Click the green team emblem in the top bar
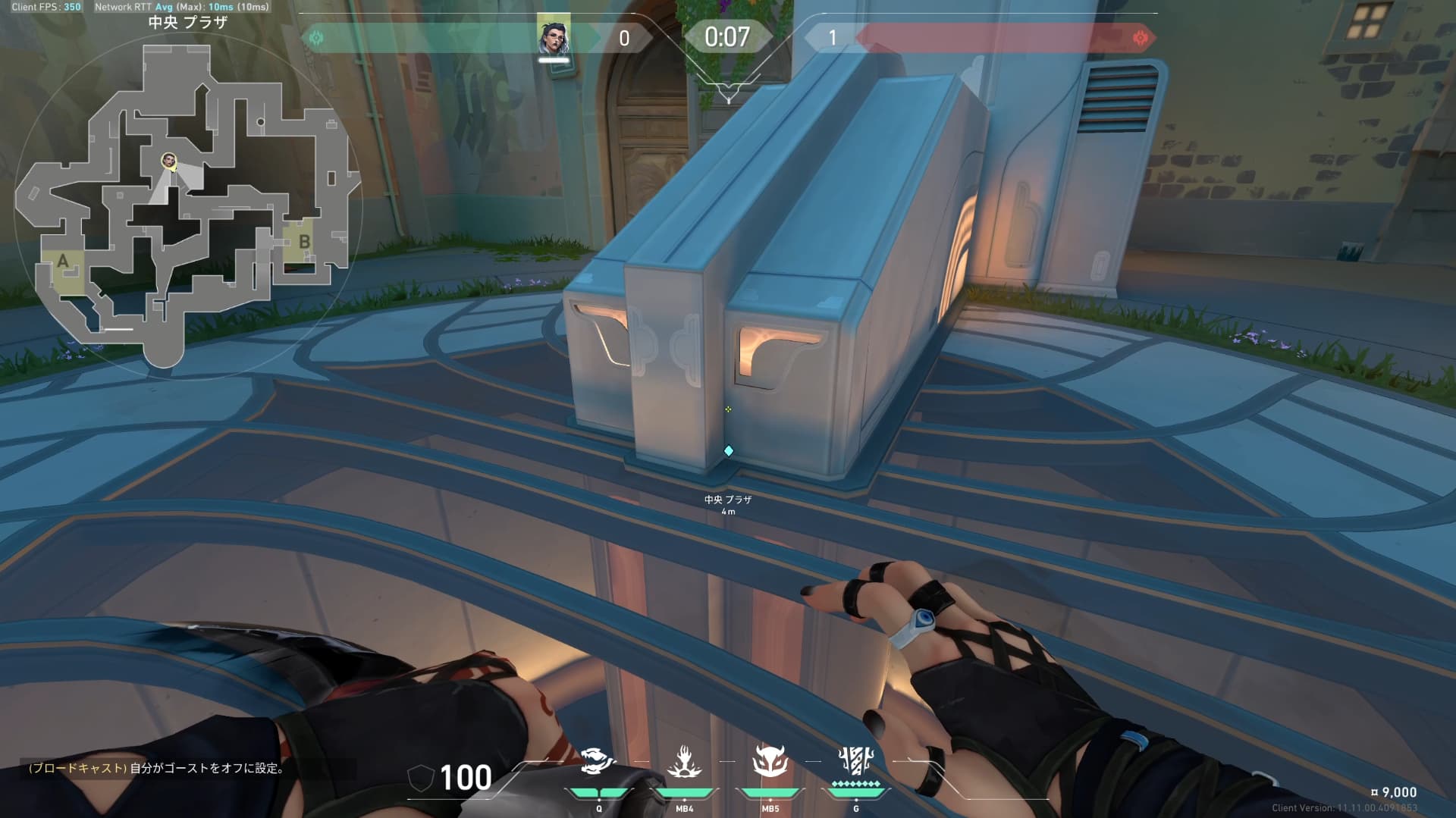This screenshot has width=1456, height=818. click(316, 38)
